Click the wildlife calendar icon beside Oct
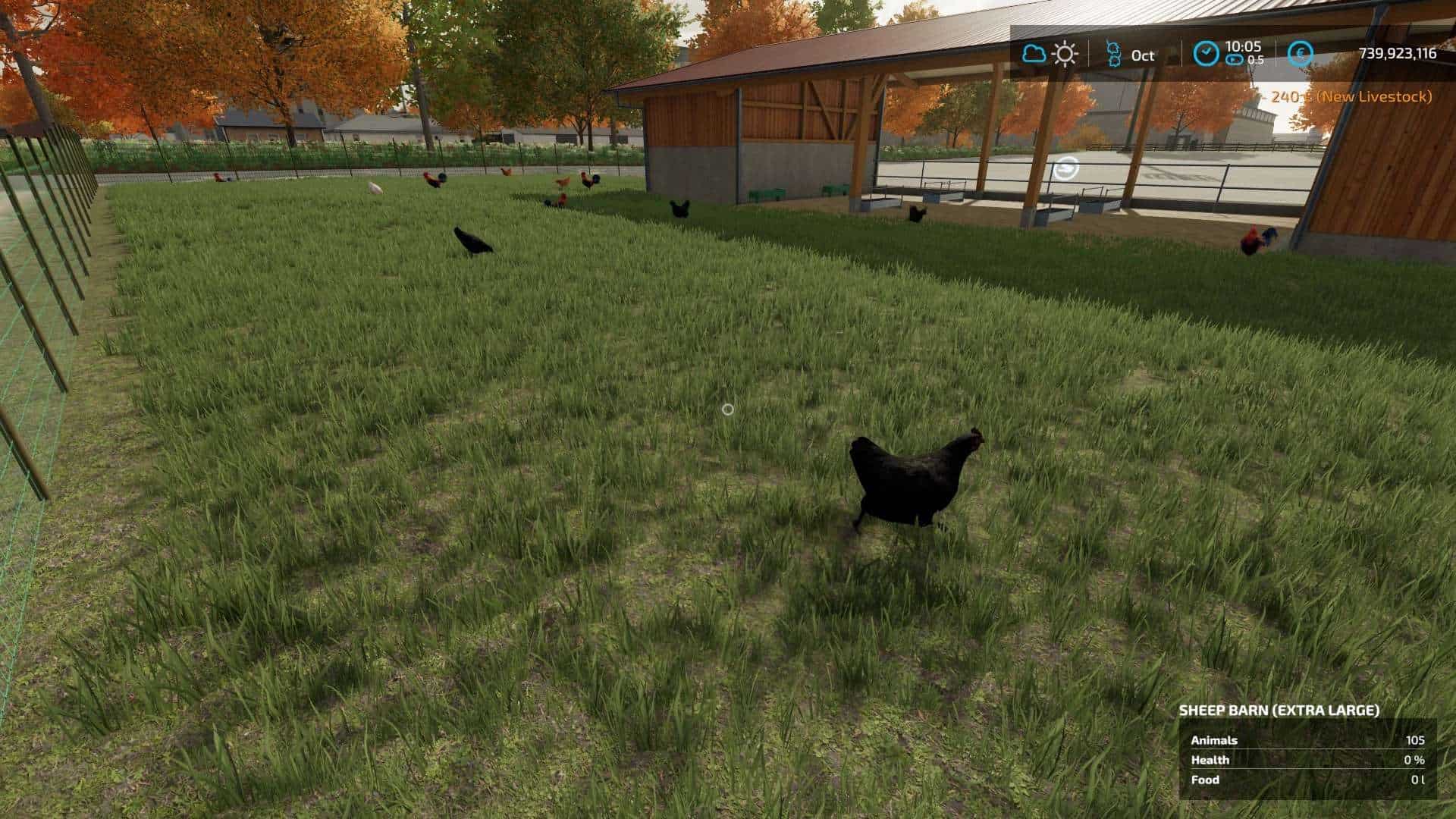The width and height of the screenshot is (1456, 819). pyautogui.click(x=1113, y=54)
